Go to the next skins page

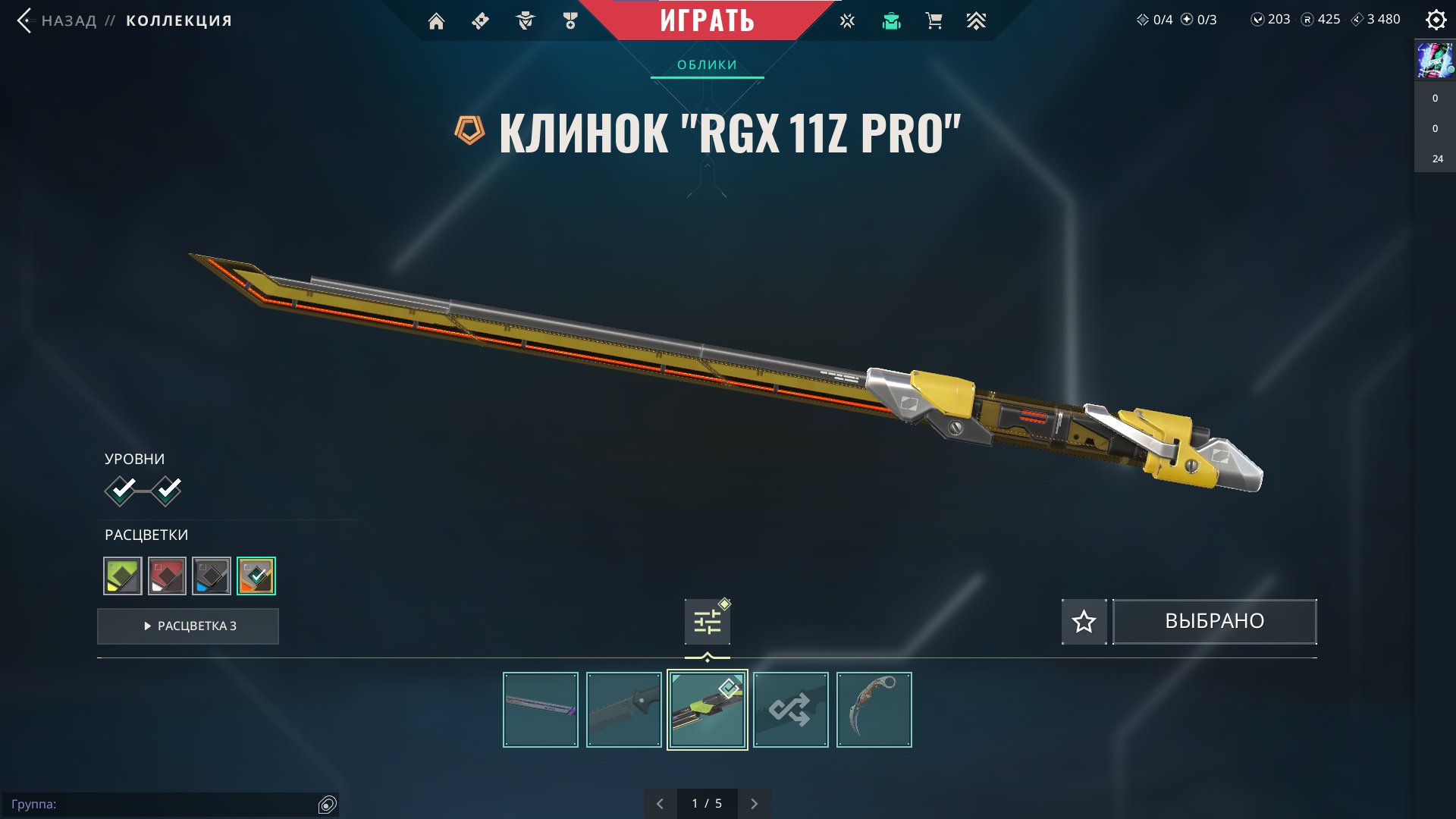pos(754,804)
